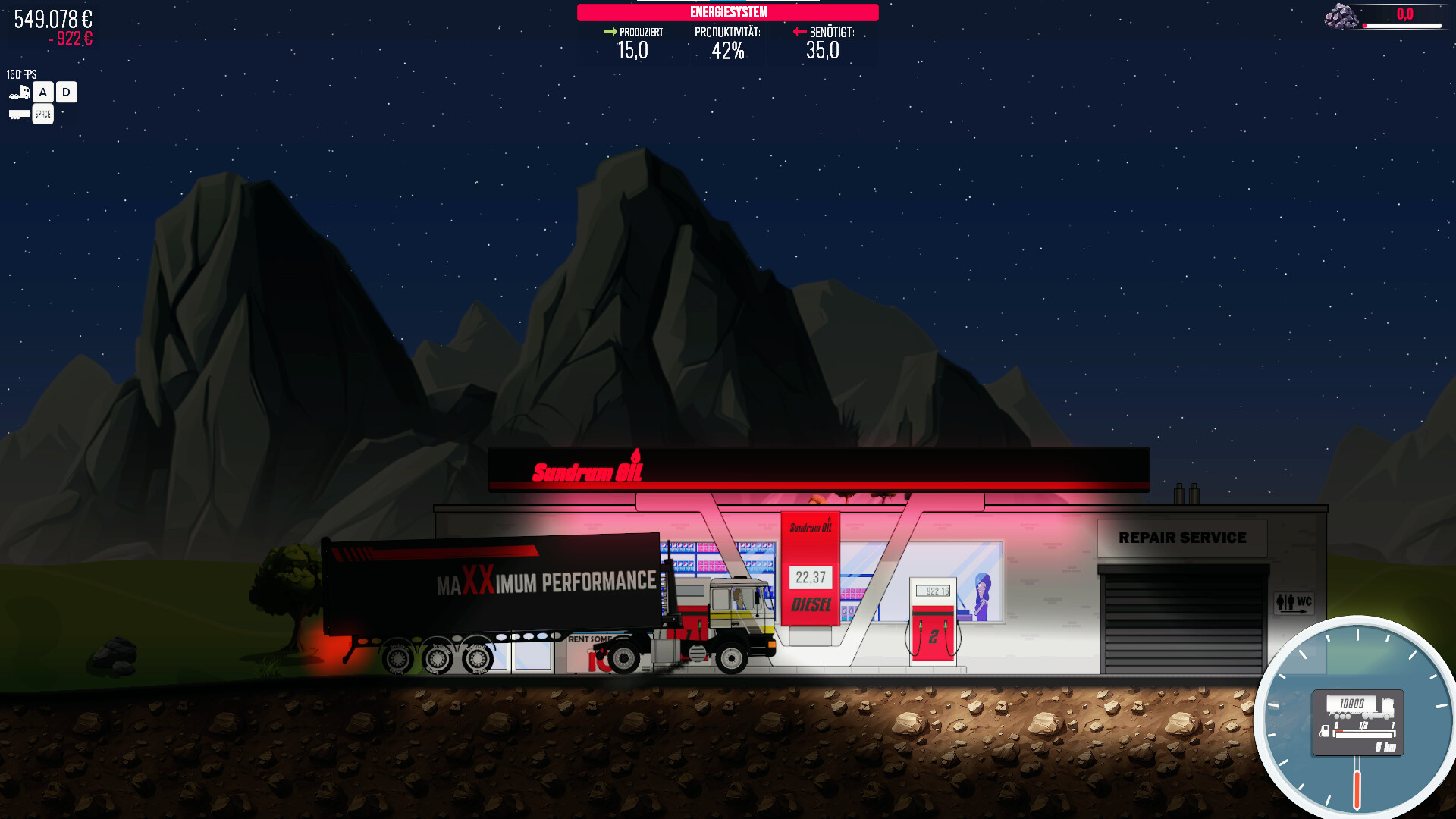The height and width of the screenshot is (819, 1456).
Task: Toggle the SPACE key hint button
Action: pos(42,114)
